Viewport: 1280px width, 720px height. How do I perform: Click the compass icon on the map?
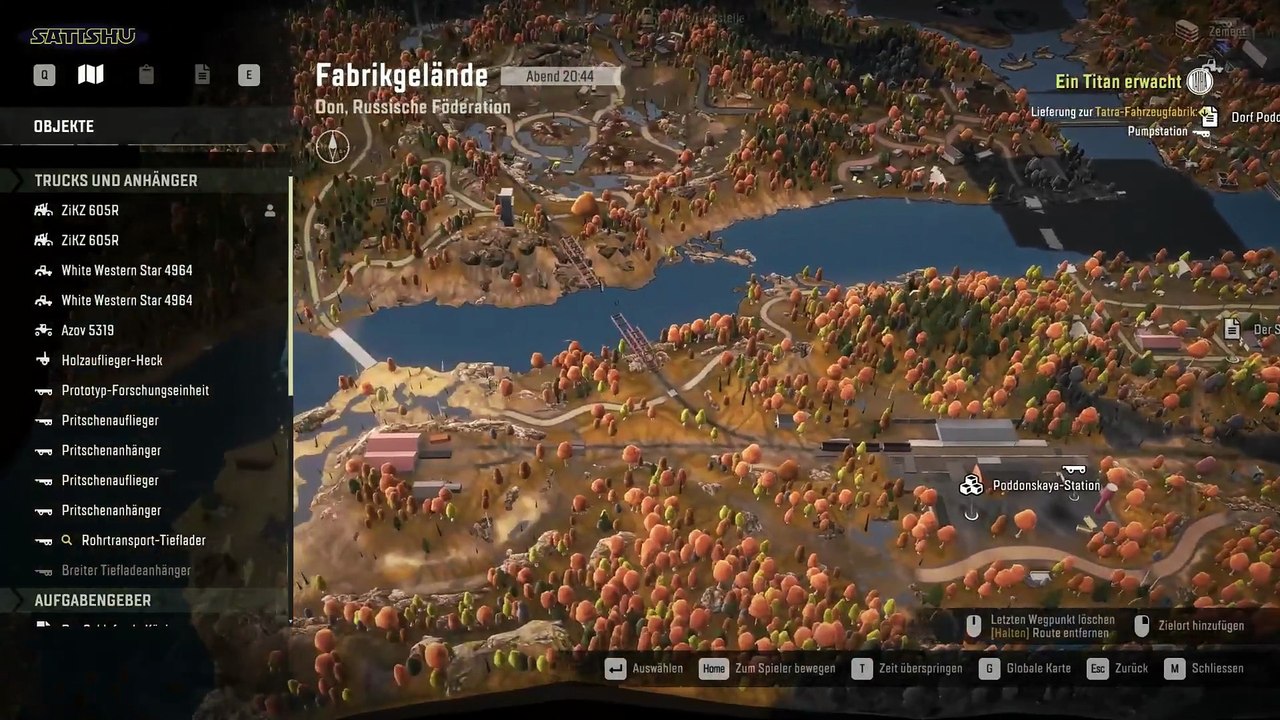click(x=333, y=147)
